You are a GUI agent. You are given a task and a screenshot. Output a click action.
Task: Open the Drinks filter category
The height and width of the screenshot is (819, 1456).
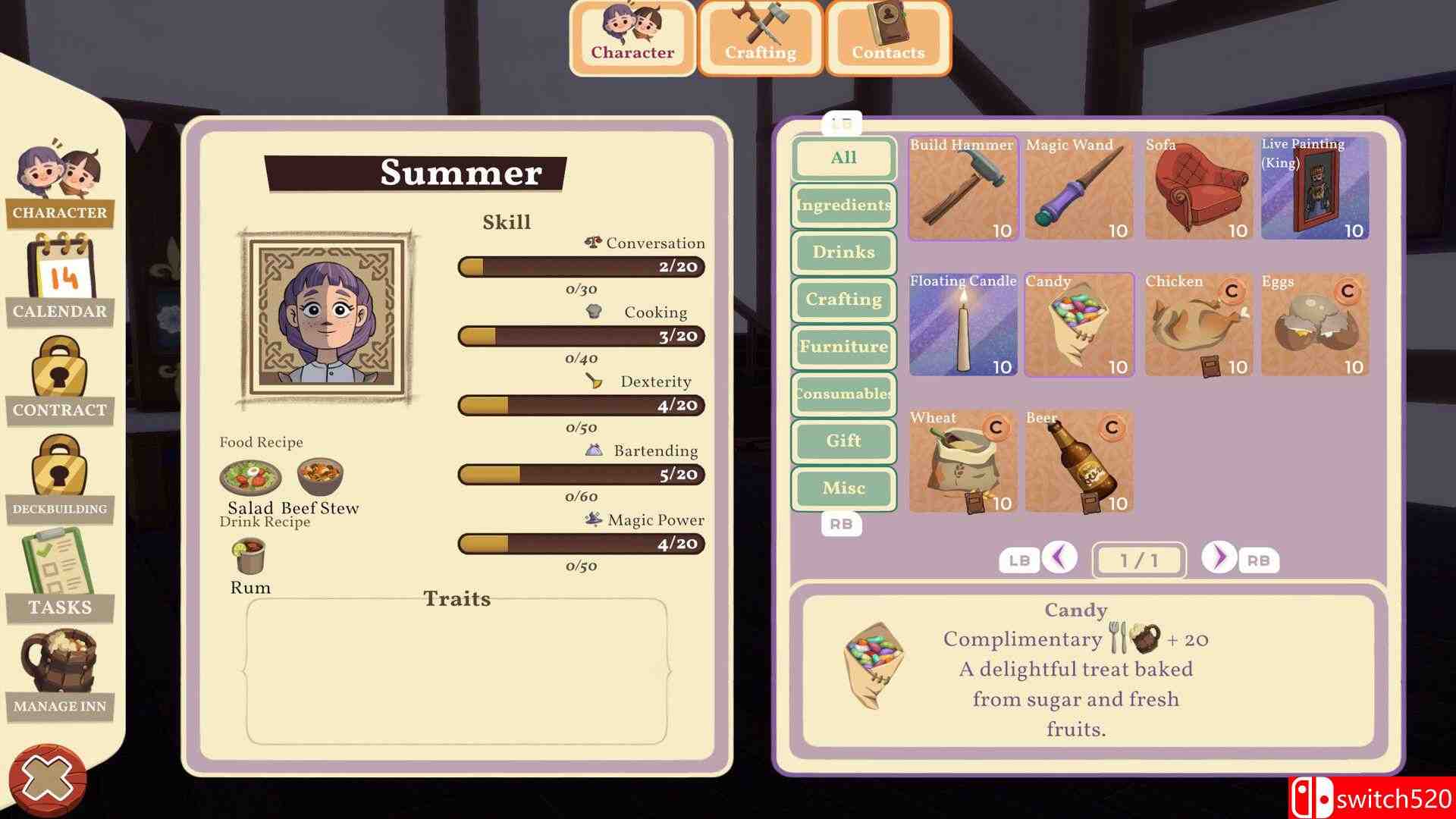[x=843, y=253]
